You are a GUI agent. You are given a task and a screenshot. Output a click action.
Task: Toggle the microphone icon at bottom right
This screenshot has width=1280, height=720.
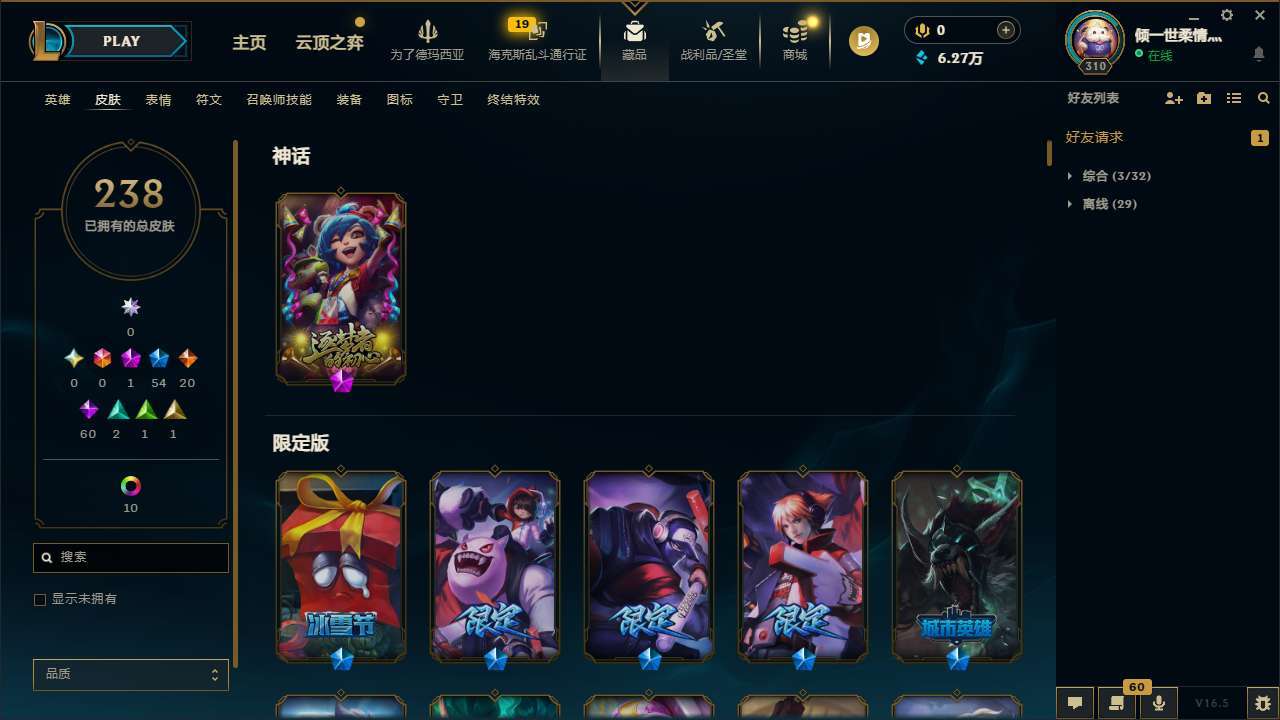(1160, 703)
